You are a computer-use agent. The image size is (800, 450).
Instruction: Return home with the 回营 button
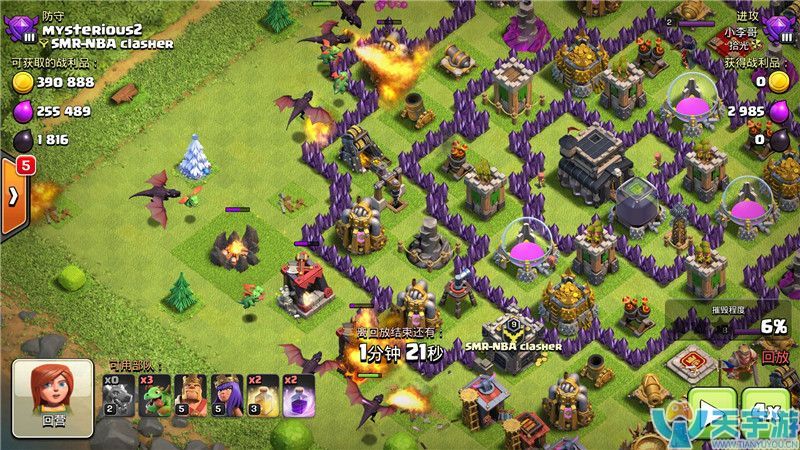pos(53,397)
